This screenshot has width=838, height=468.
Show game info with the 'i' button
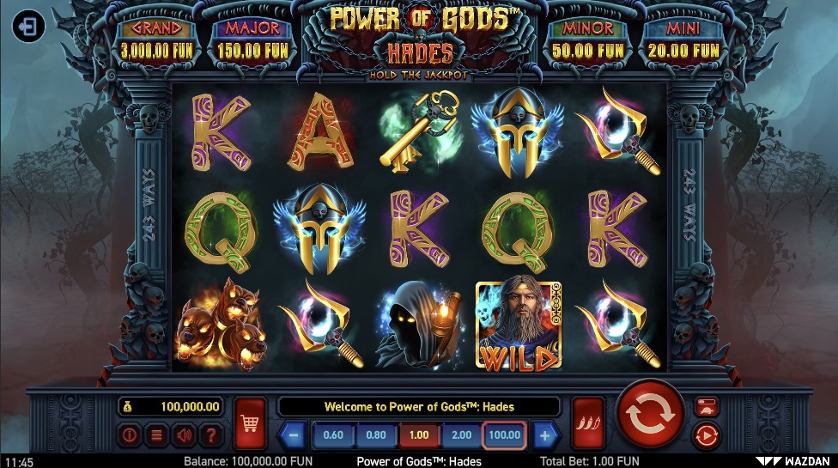130,435
